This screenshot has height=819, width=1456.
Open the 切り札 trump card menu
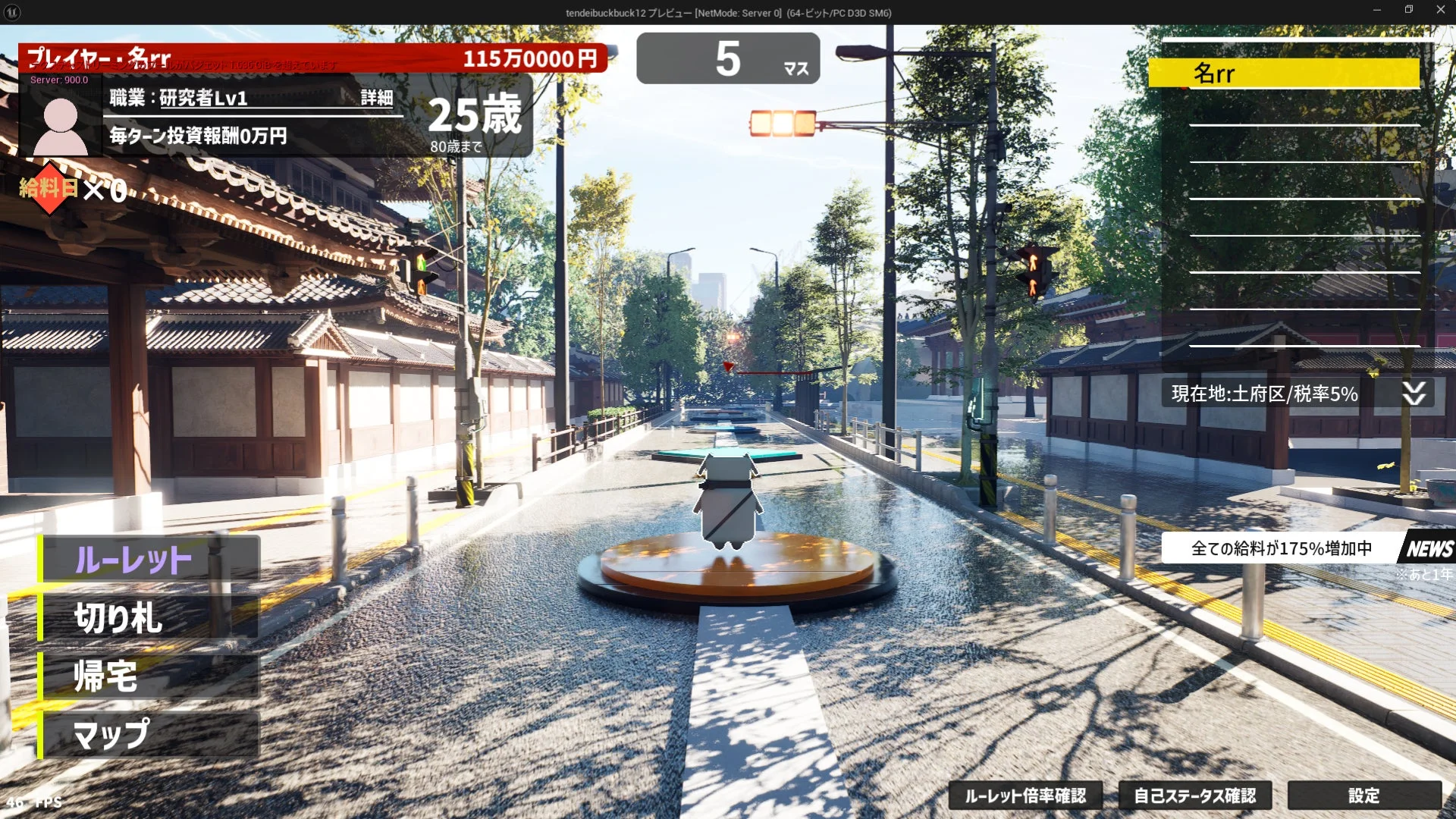(x=118, y=619)
